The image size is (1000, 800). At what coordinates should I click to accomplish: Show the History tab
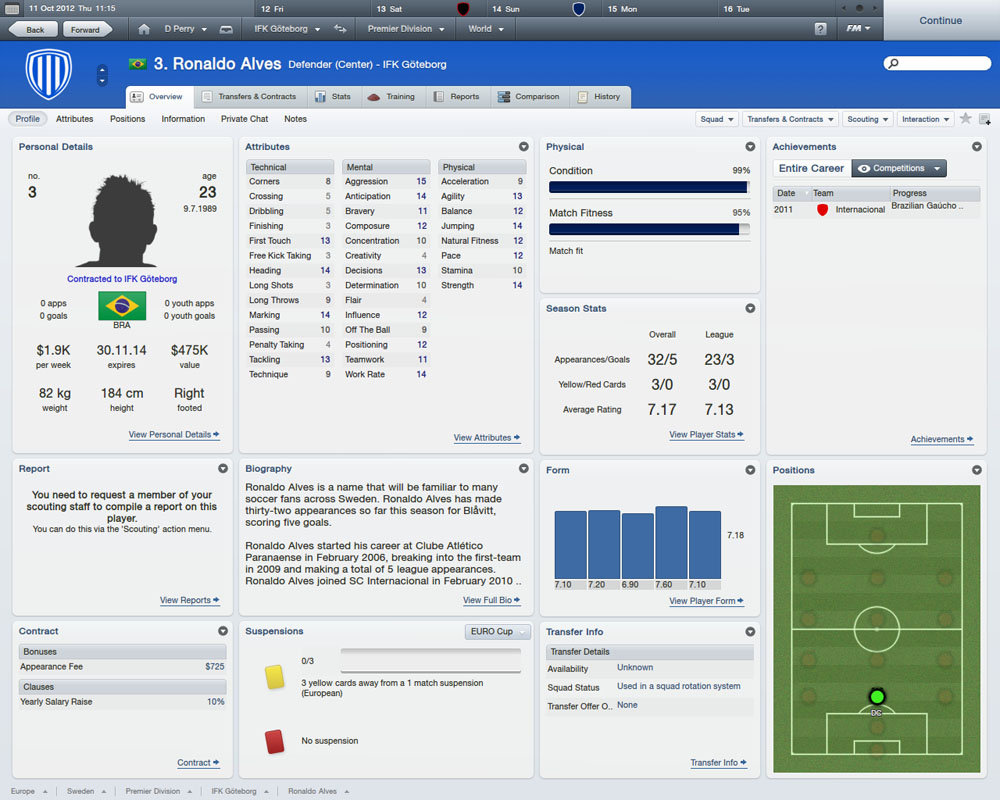599,97
